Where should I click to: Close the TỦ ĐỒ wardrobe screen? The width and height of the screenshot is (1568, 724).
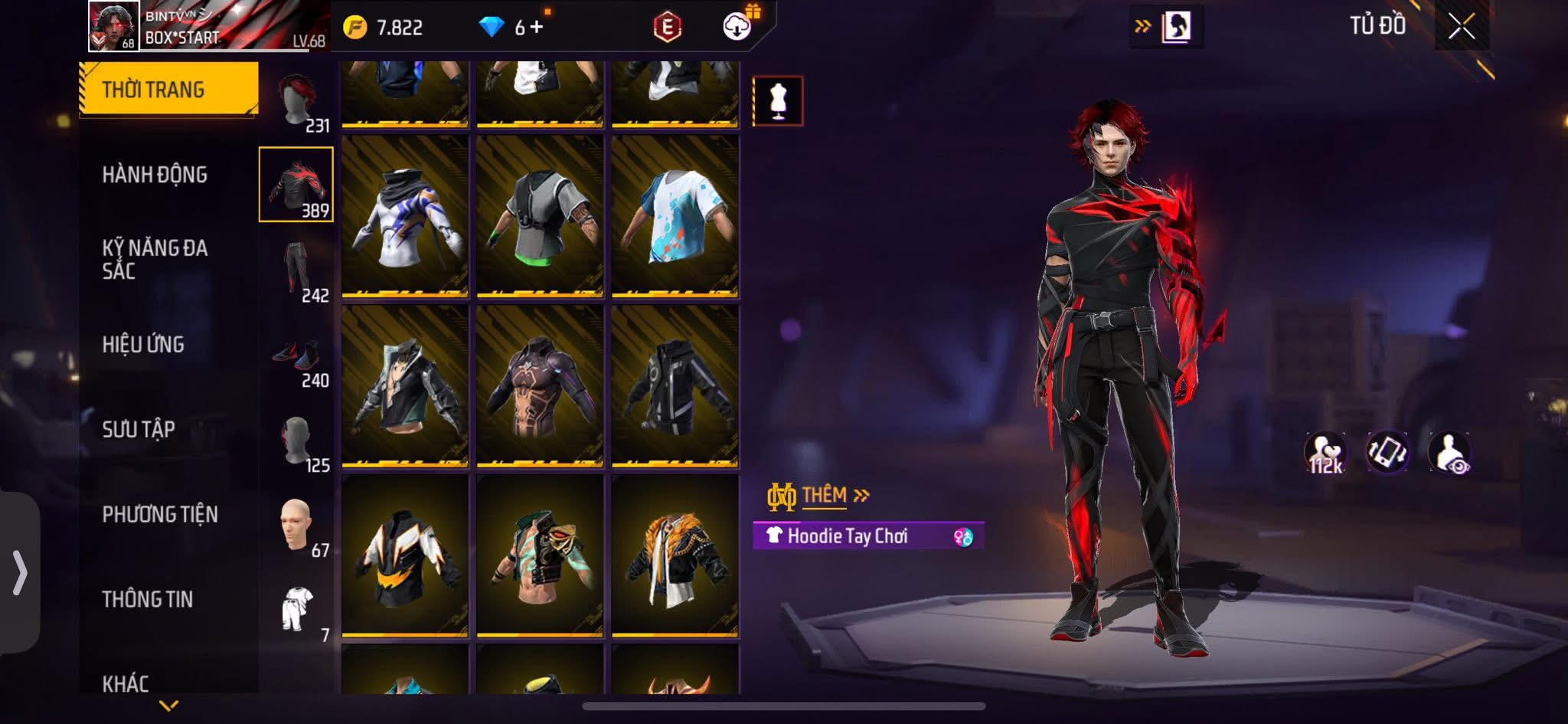(x=1461, y=28)
